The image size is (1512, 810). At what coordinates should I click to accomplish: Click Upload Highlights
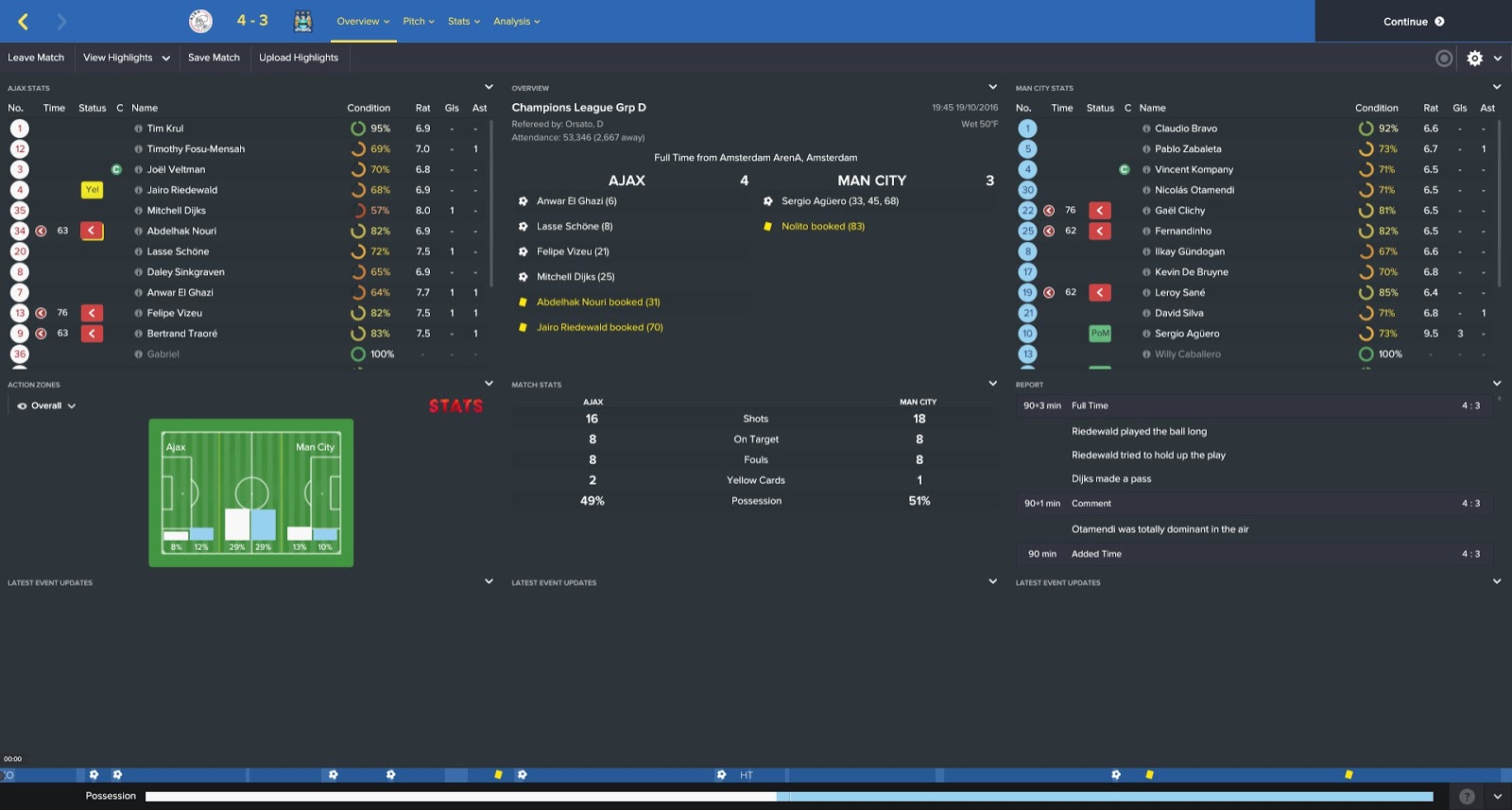coord(300,58)
